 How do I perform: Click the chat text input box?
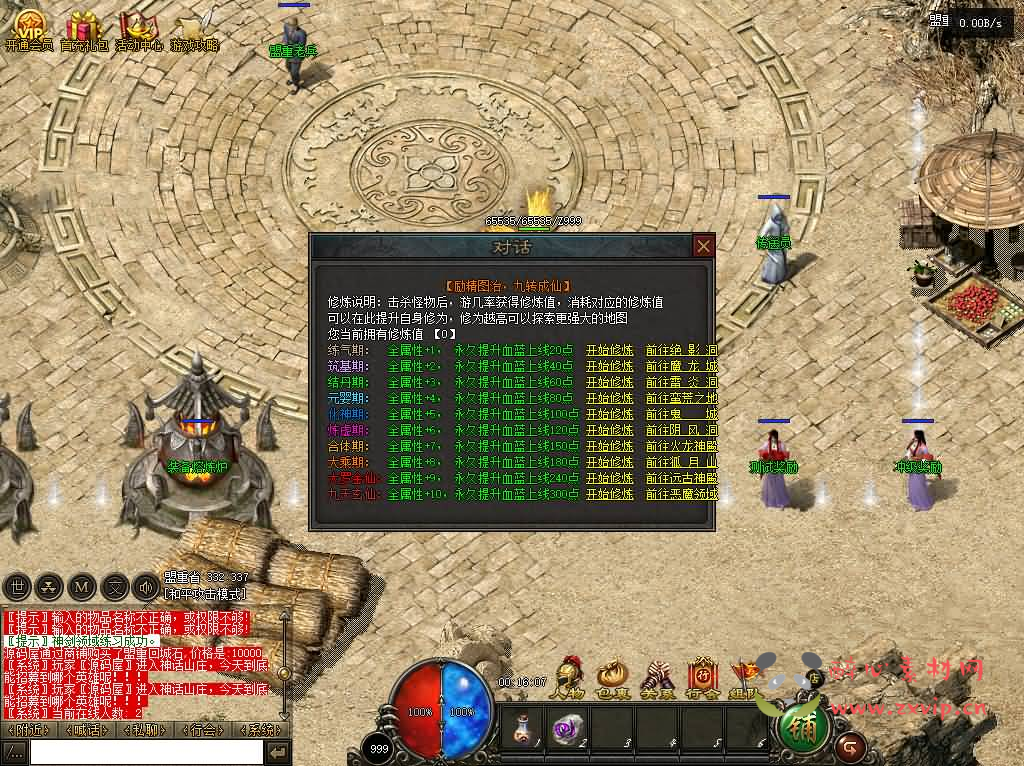(x=145, y=752)
